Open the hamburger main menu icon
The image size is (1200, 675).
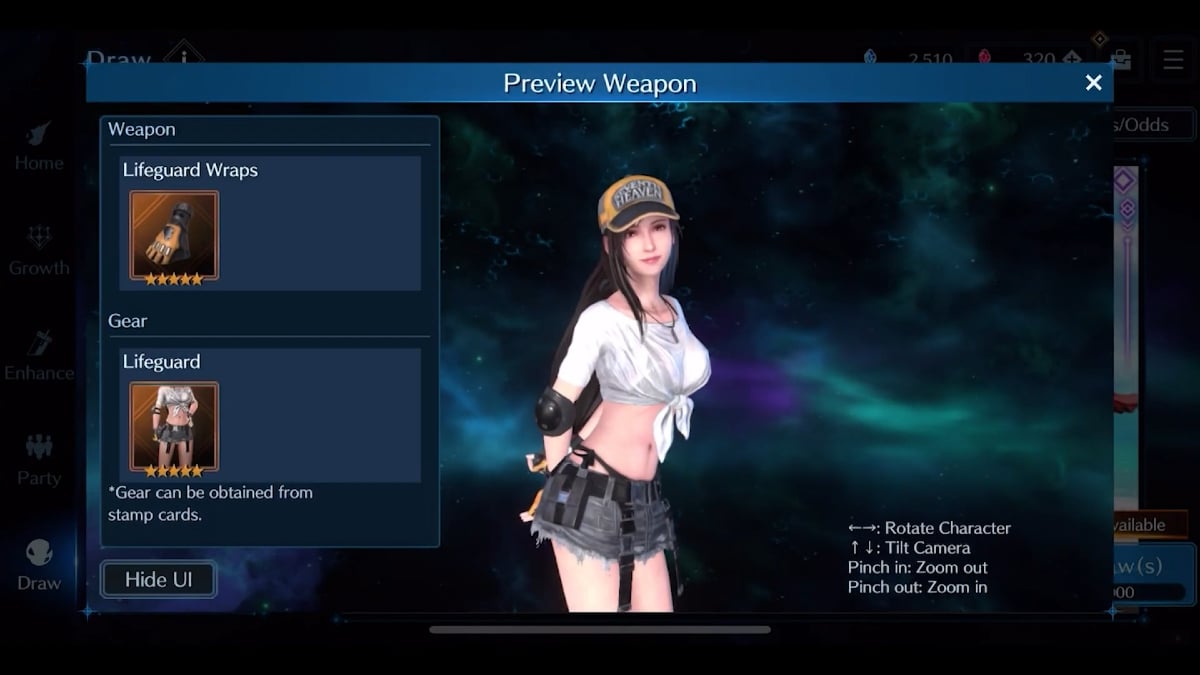click(1173, 59)
